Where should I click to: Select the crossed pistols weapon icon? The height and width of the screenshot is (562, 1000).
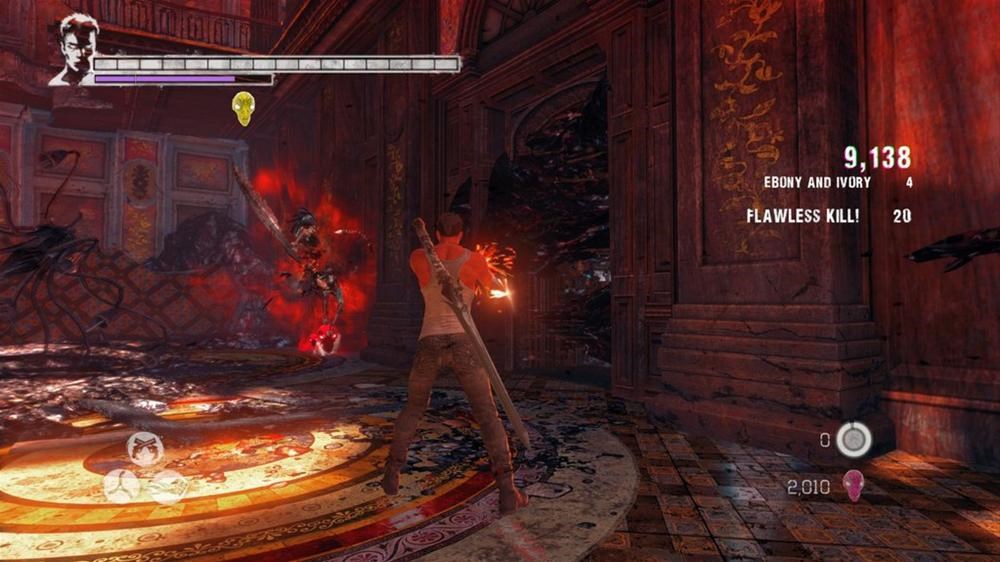tap(145, 451)
